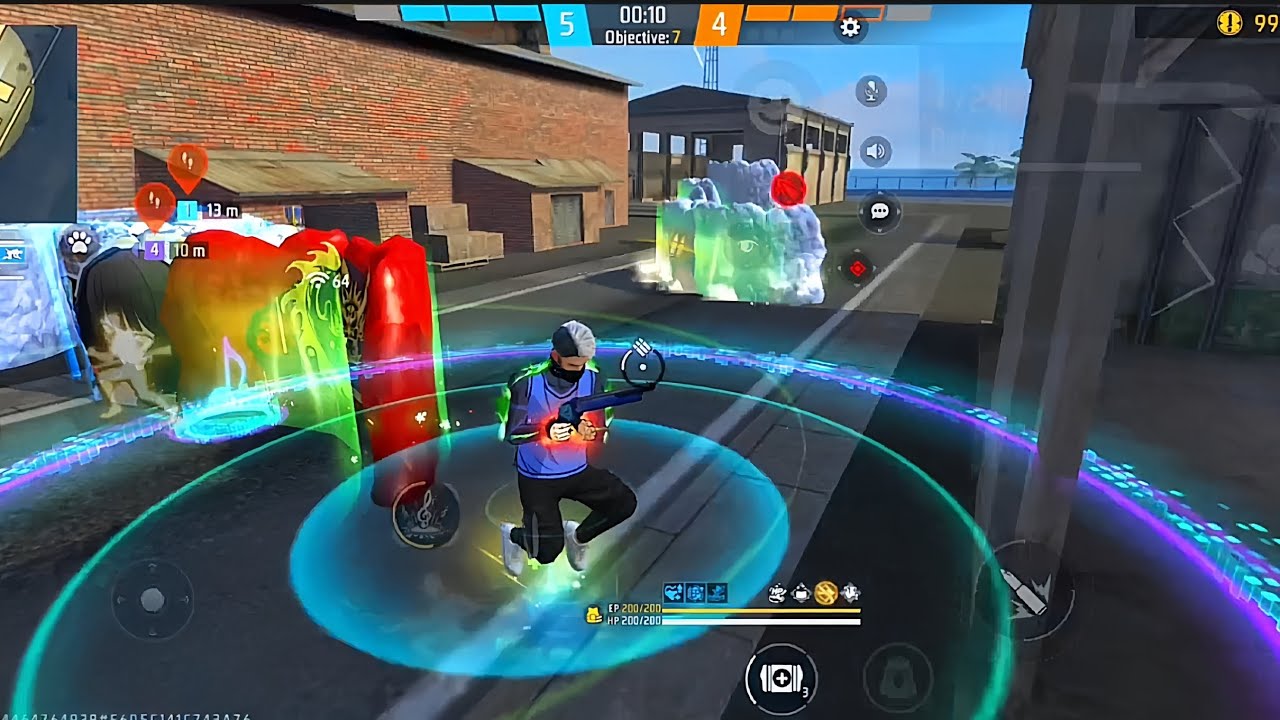Toggle the speaker sound button
Viewport: 1280px width, 720px height.
coord(876,151)
